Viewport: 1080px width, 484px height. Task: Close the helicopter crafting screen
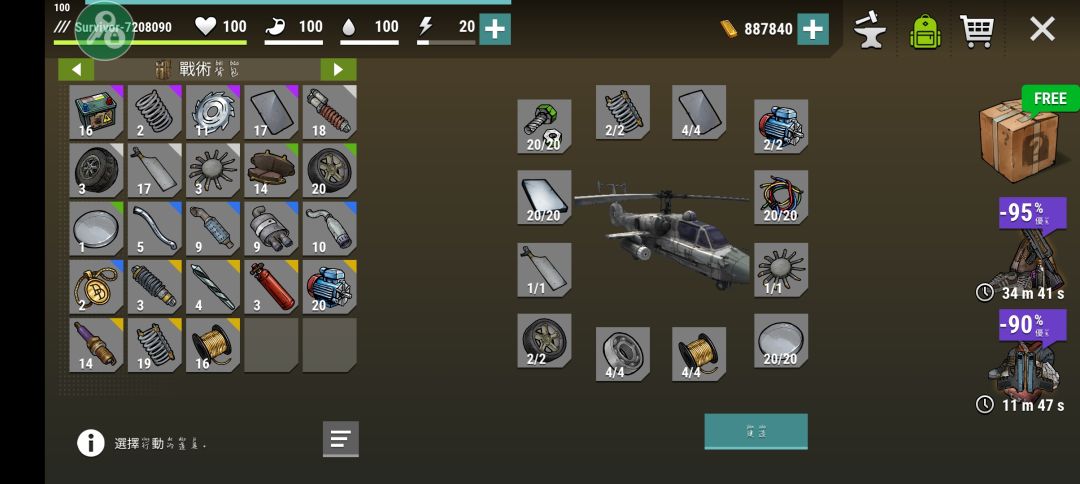click(x=1042, y=29)
